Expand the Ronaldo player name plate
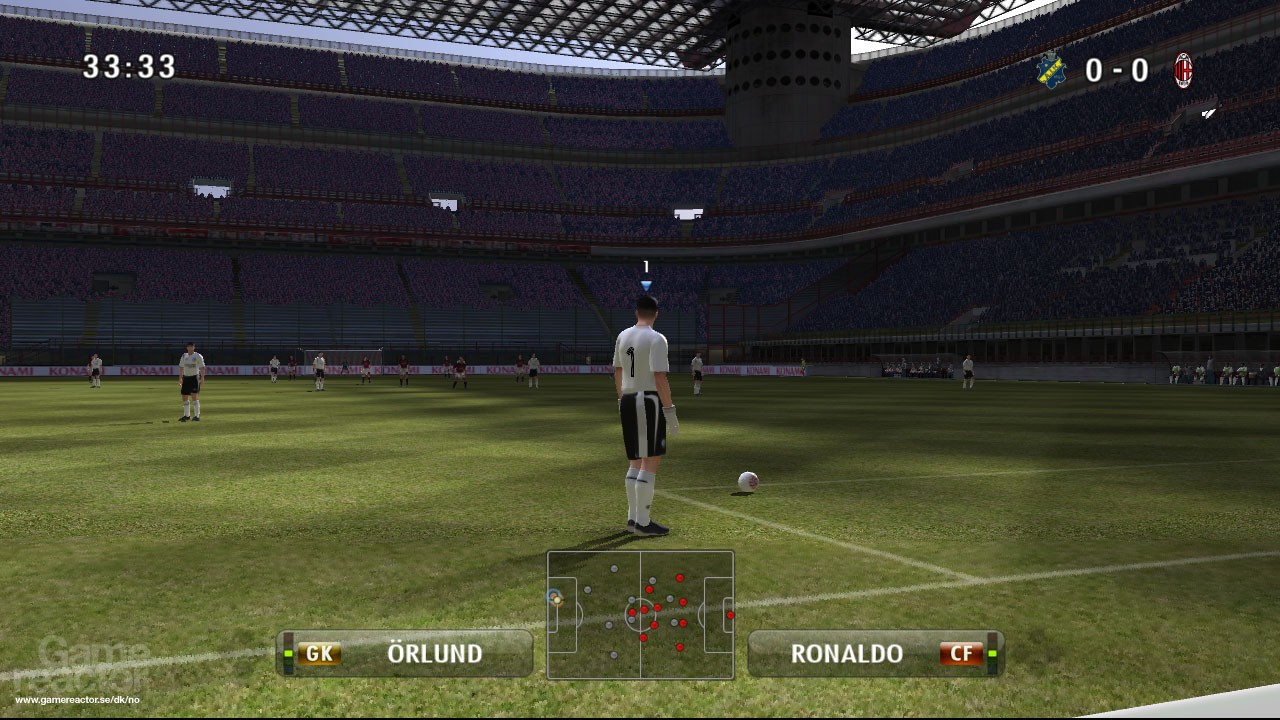This screenshot has height=720, width=1280. 875,653
